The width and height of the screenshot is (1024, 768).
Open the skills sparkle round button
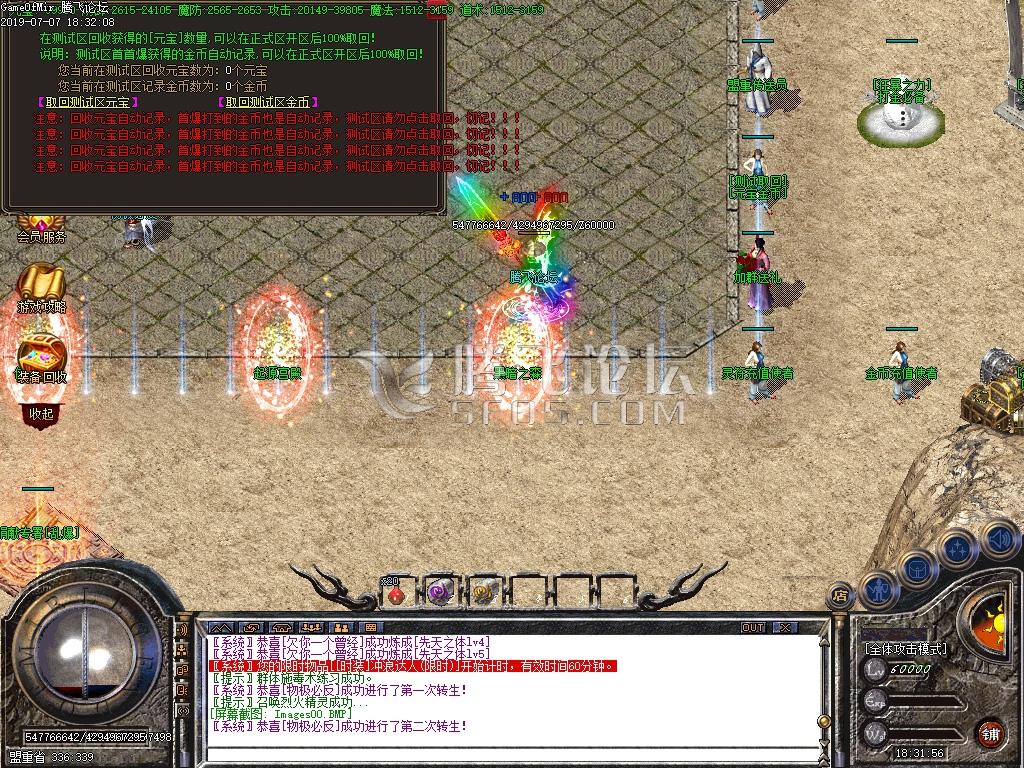click(957, 549)
